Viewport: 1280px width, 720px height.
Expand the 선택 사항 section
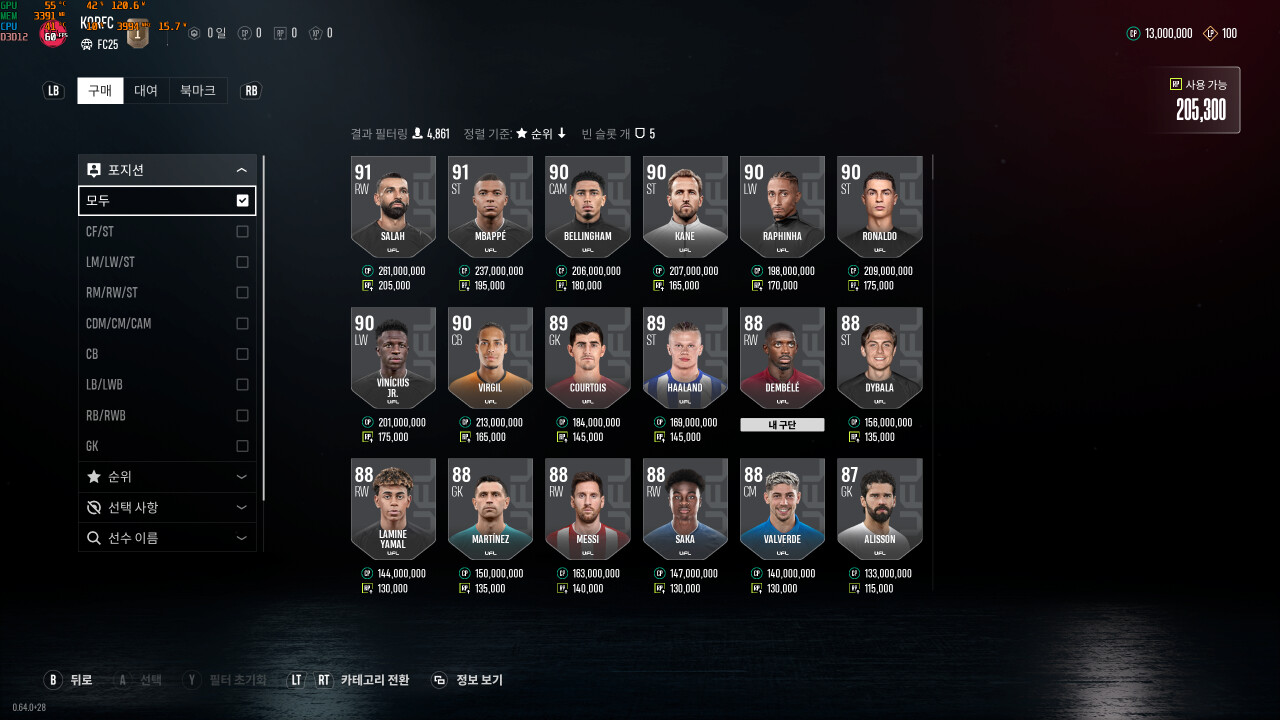click(167, 508)
